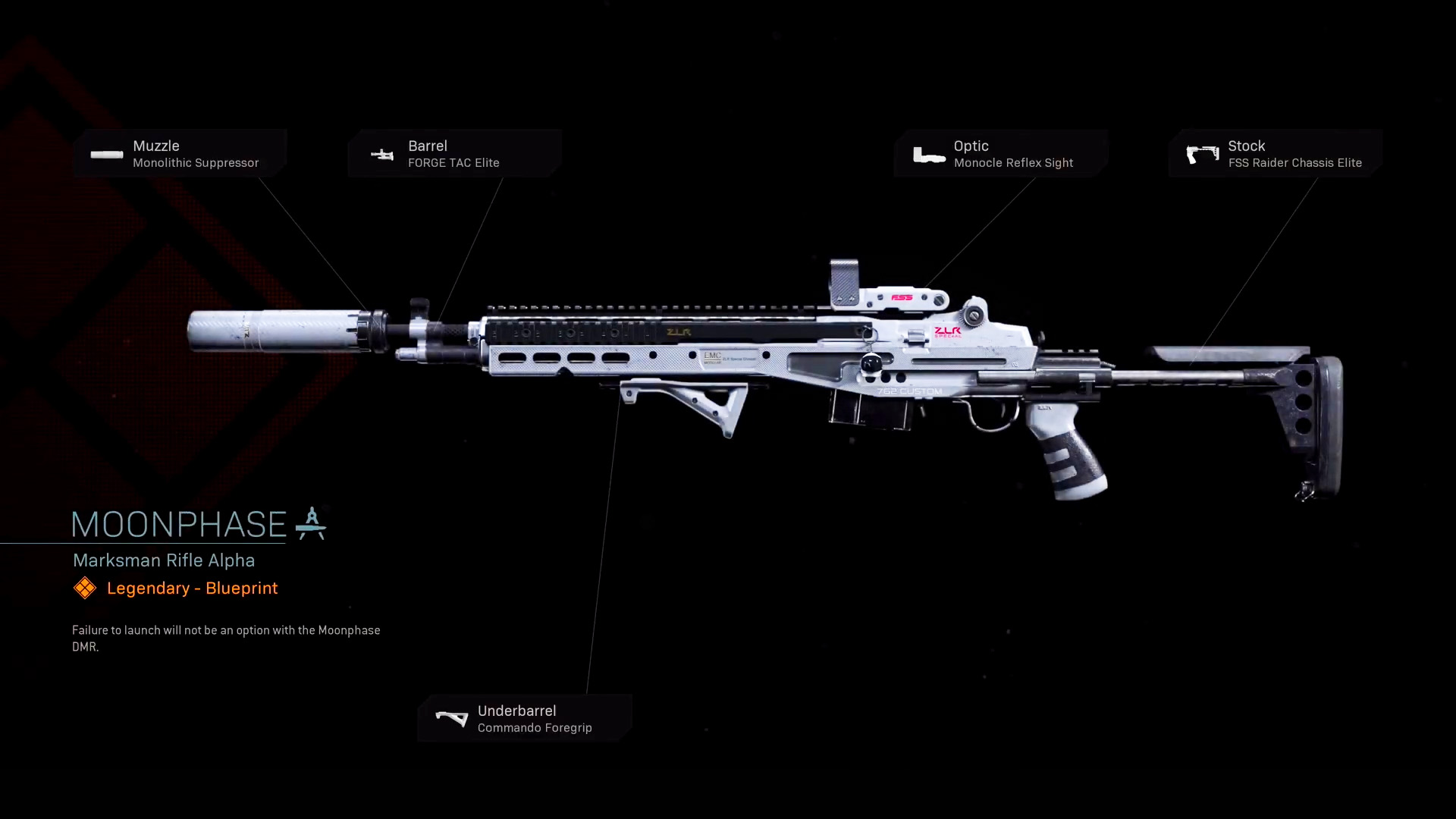
Task: Click the Legendary - Blueprint text
Action: (x=192, y=588)
